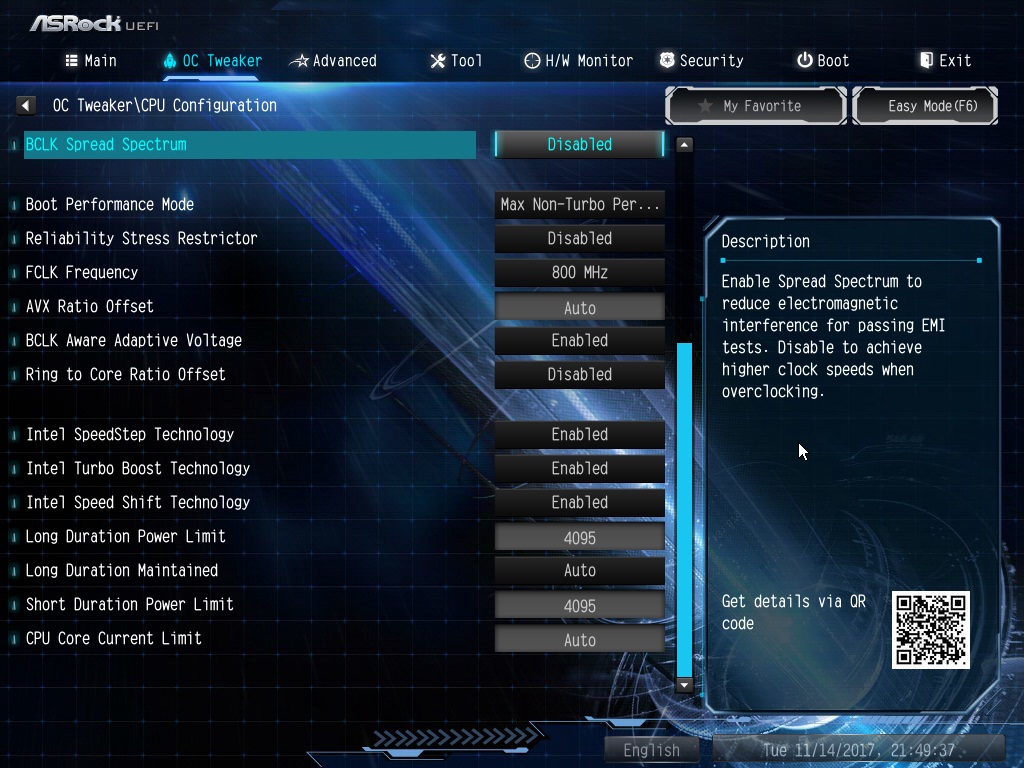This screenshot has width=1024, height=768.
Task: Open Boot Performance Mode options
Action: (x=579, y=205)
